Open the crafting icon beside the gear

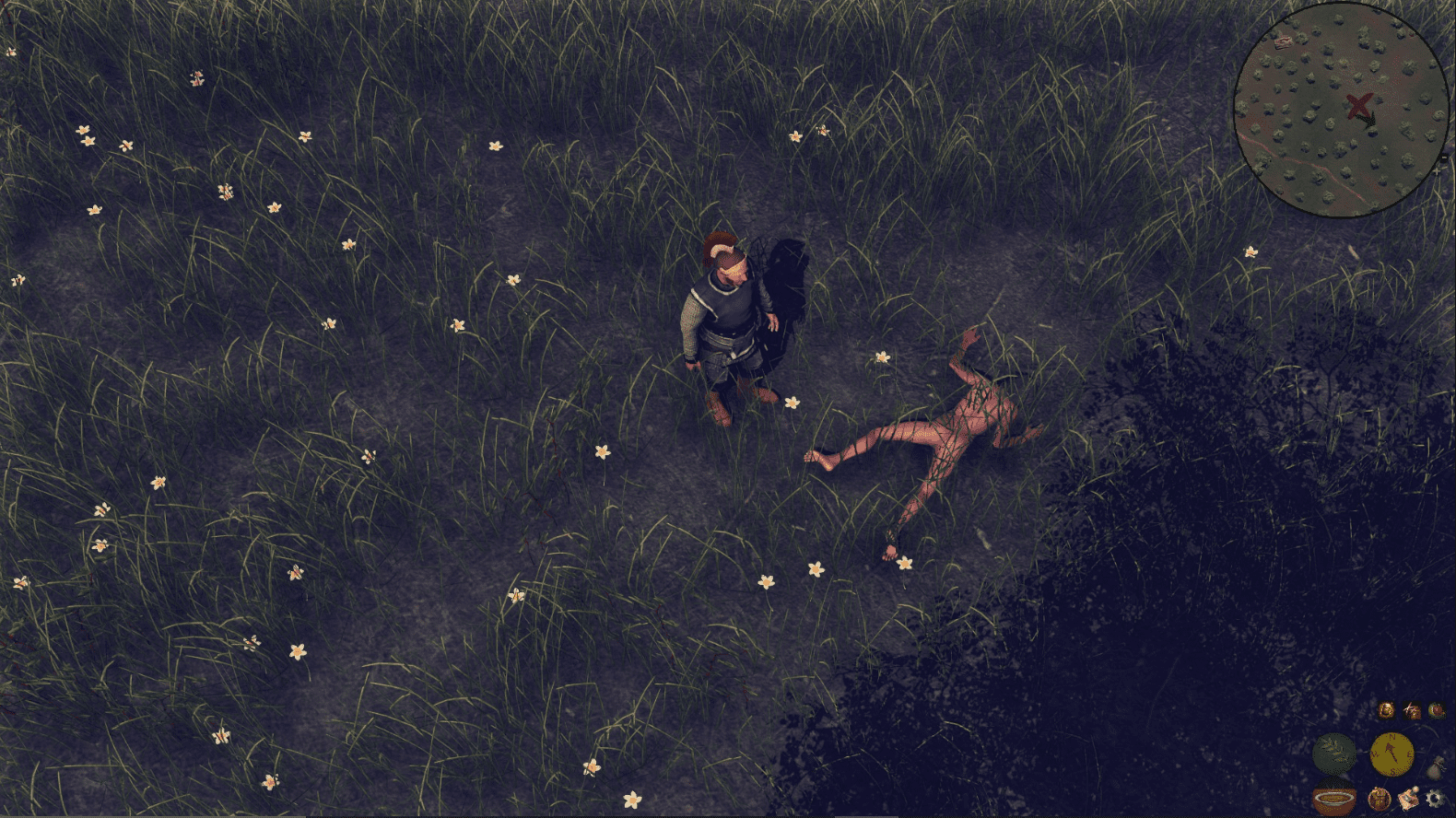1407,799
